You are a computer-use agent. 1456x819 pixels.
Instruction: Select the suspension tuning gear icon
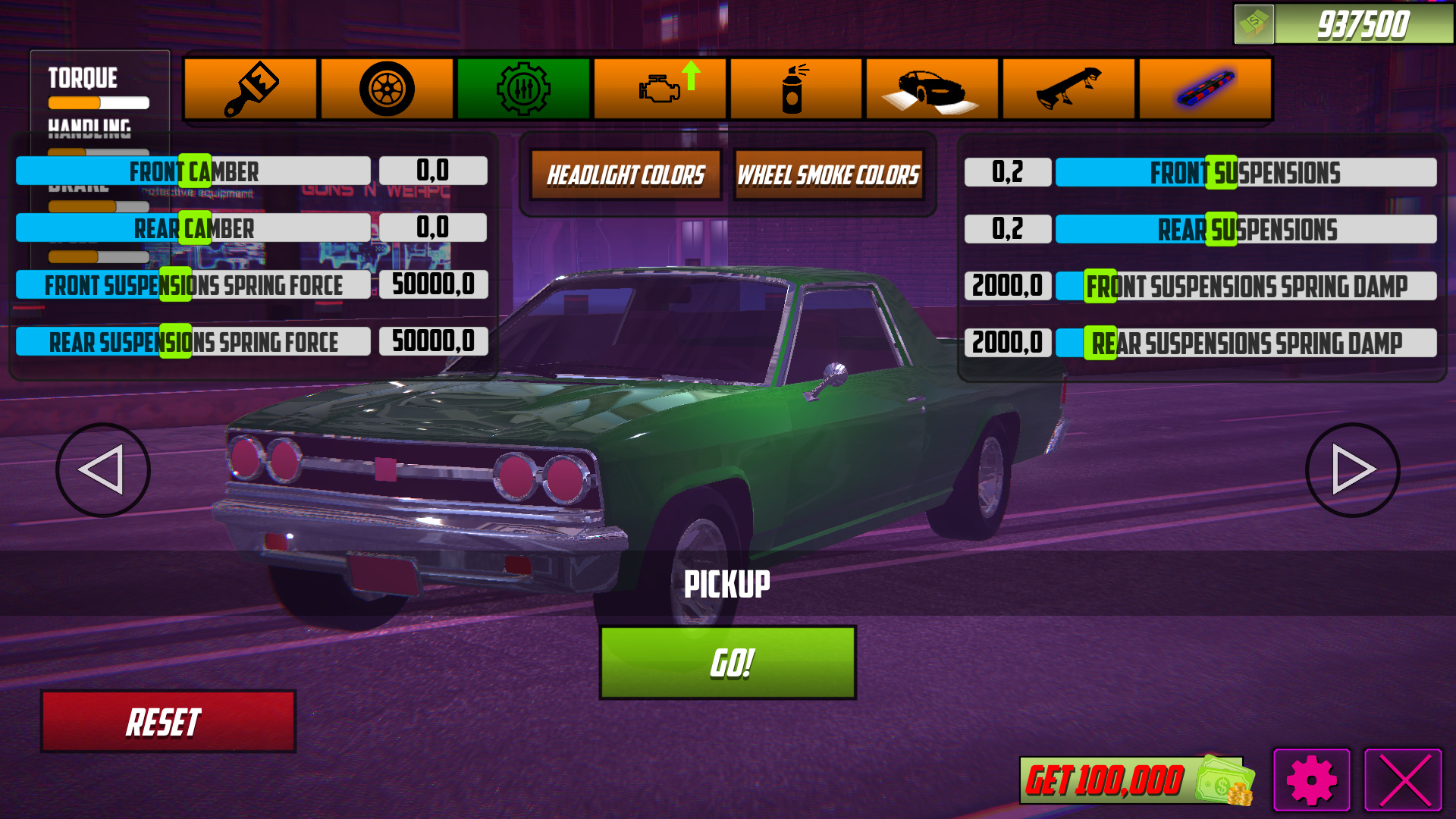pos(523,89)
